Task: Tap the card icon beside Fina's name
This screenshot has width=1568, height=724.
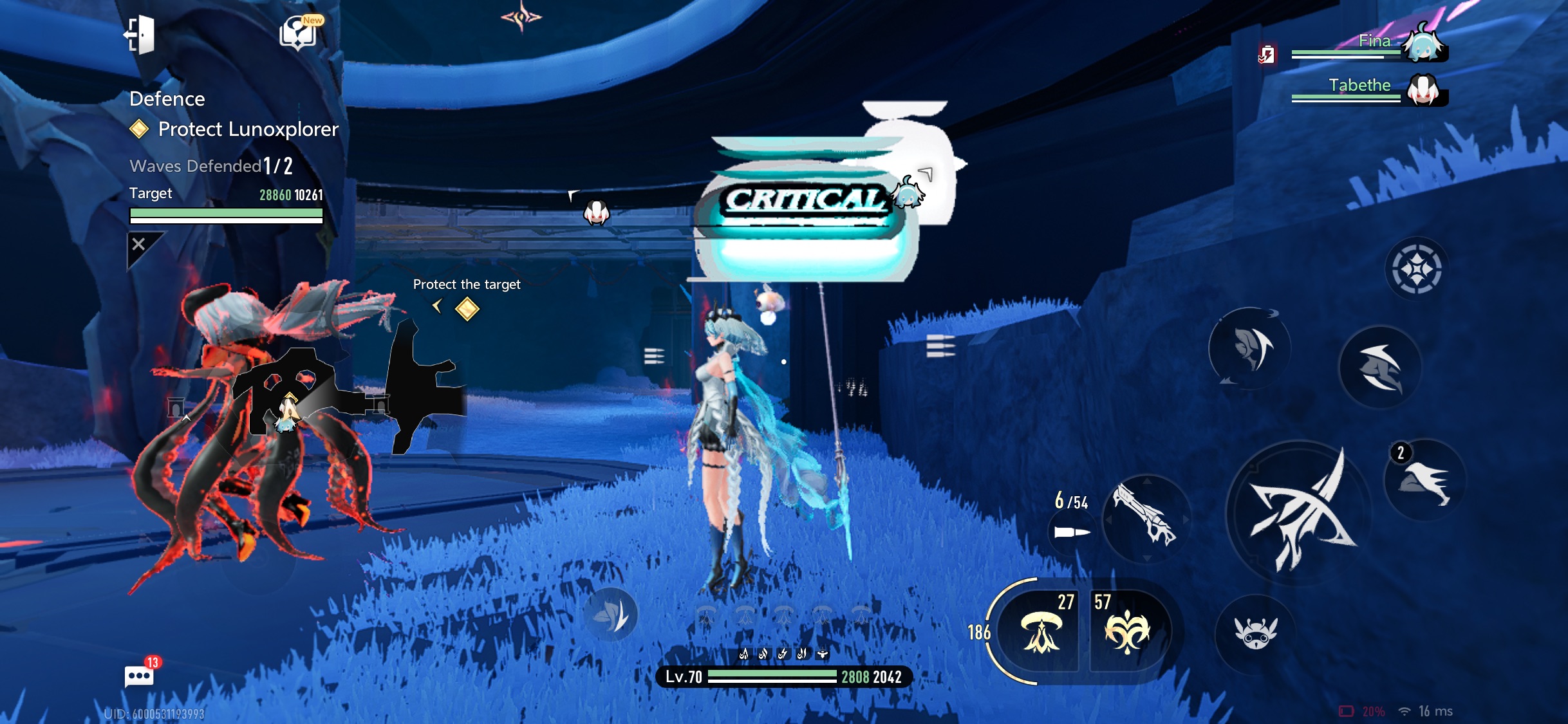Action: point(1267,55)
